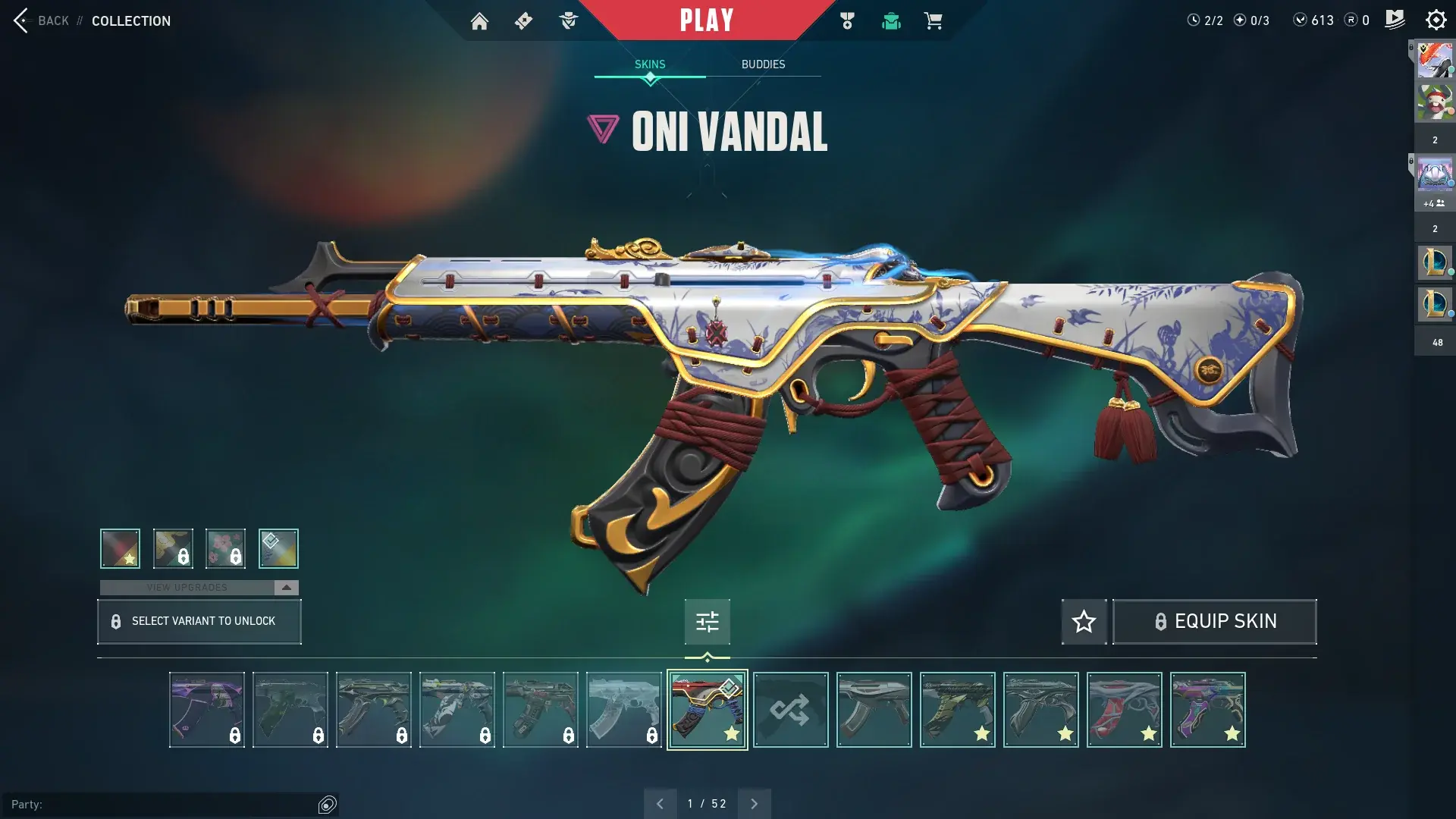Choose the purple-pink Vandal skin at row end
Screen dimensions: 1456x819
pyautogui.click(x=1207, y=710)
